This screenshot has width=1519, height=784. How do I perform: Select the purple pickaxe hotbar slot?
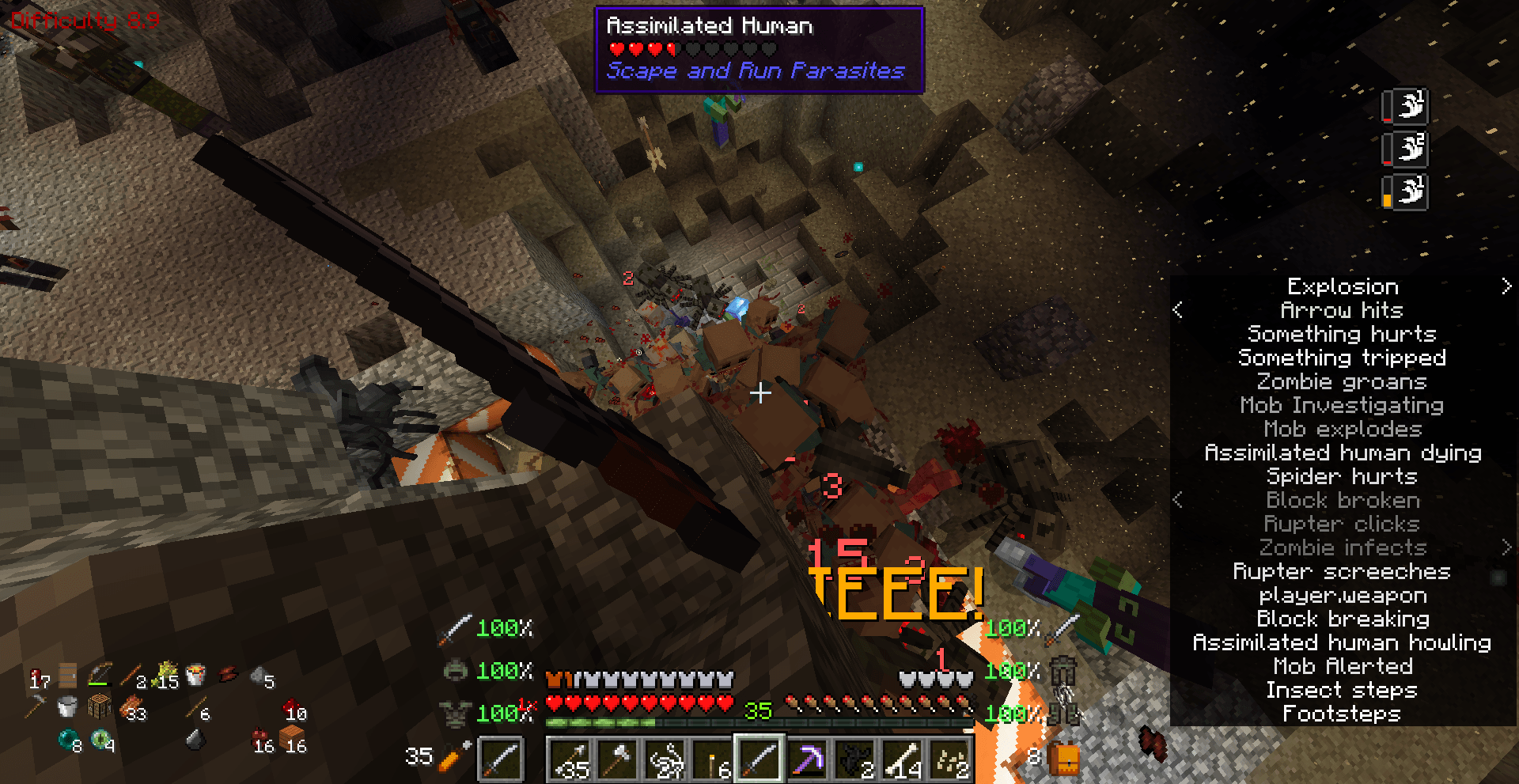point(808,758)
